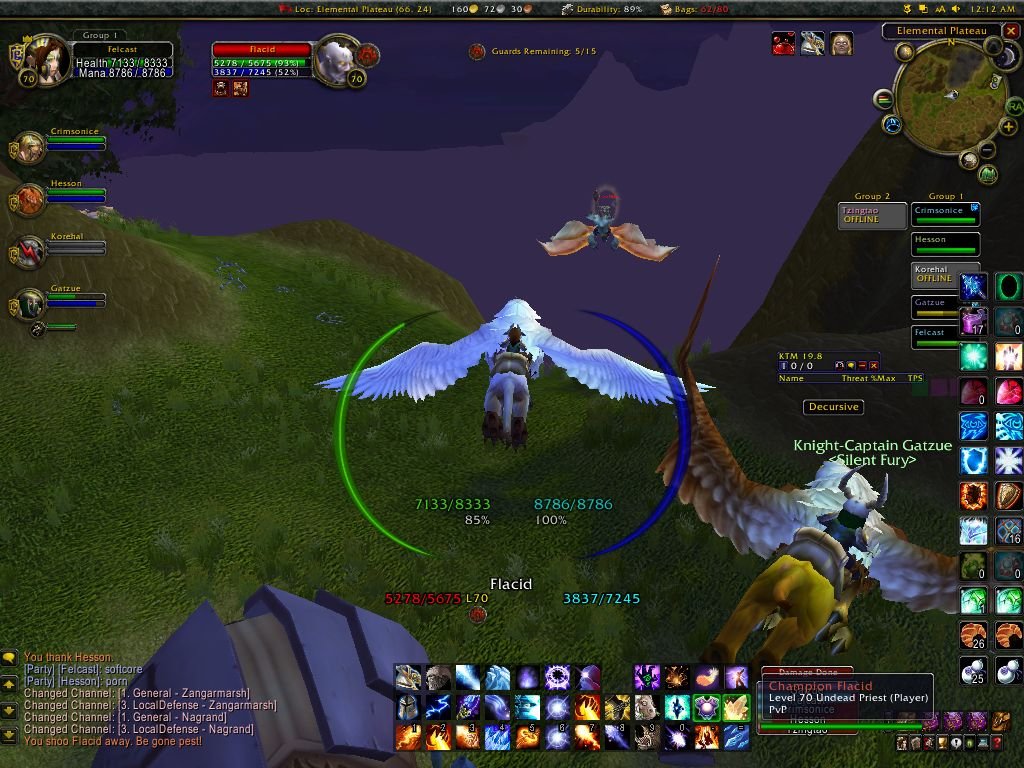Select Hesson's raid frame
Screen dimensions: 1024x768
tap(945, 244)
